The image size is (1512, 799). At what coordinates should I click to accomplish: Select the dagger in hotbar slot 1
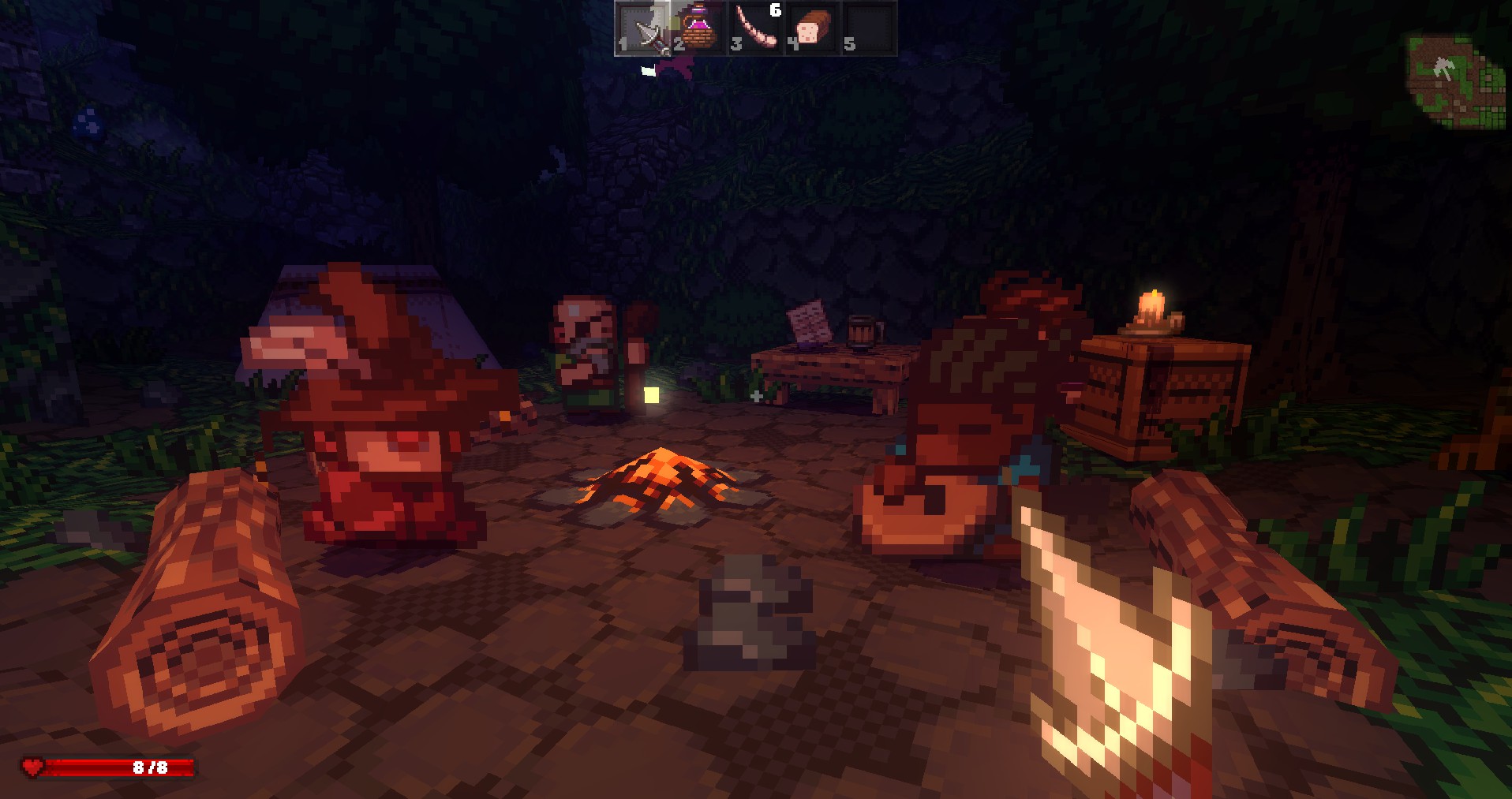click(x=643, y=29)
